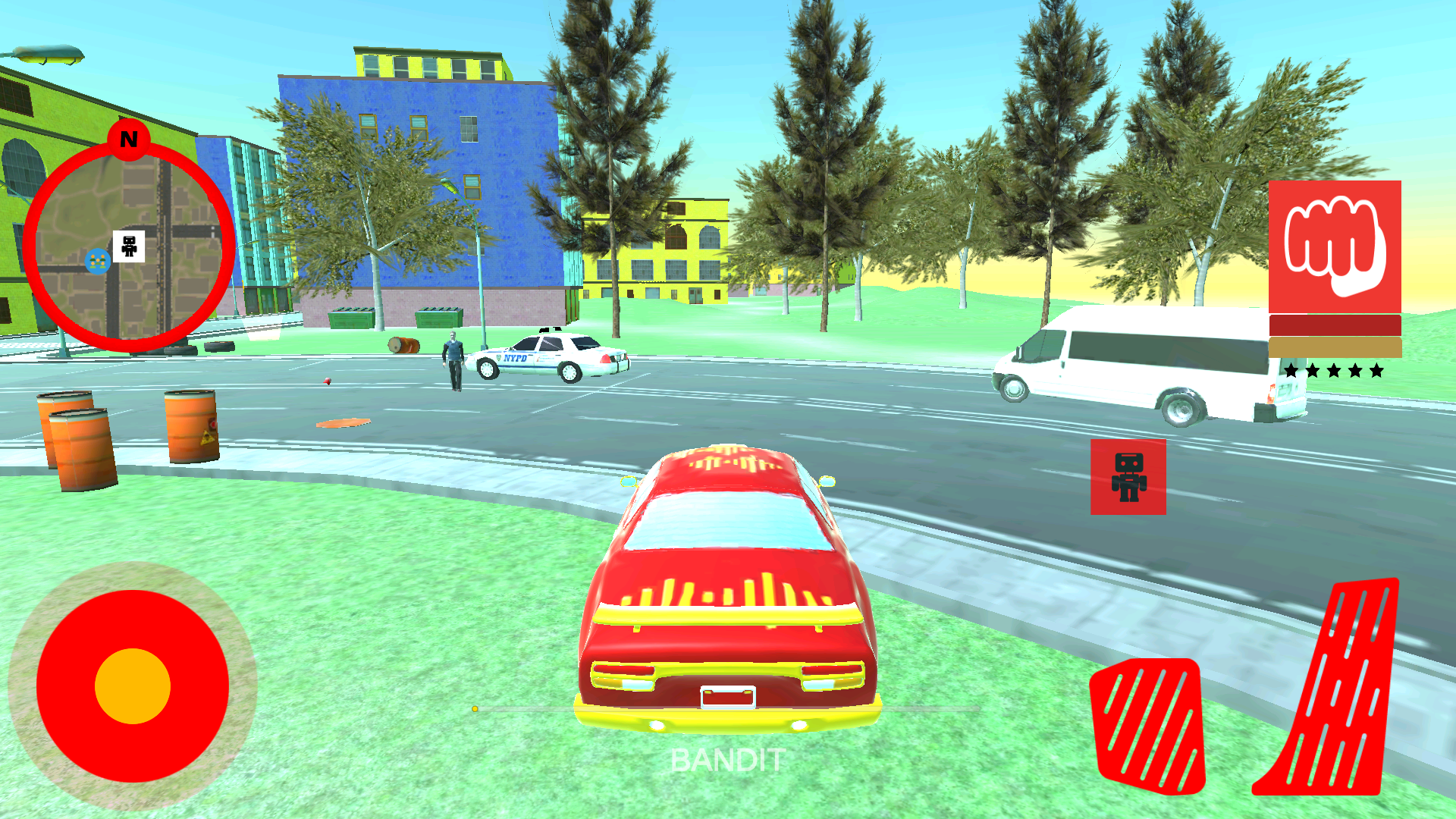Select the robot player marker on the minimap
1456x819 pixels.
click(128, 244)
